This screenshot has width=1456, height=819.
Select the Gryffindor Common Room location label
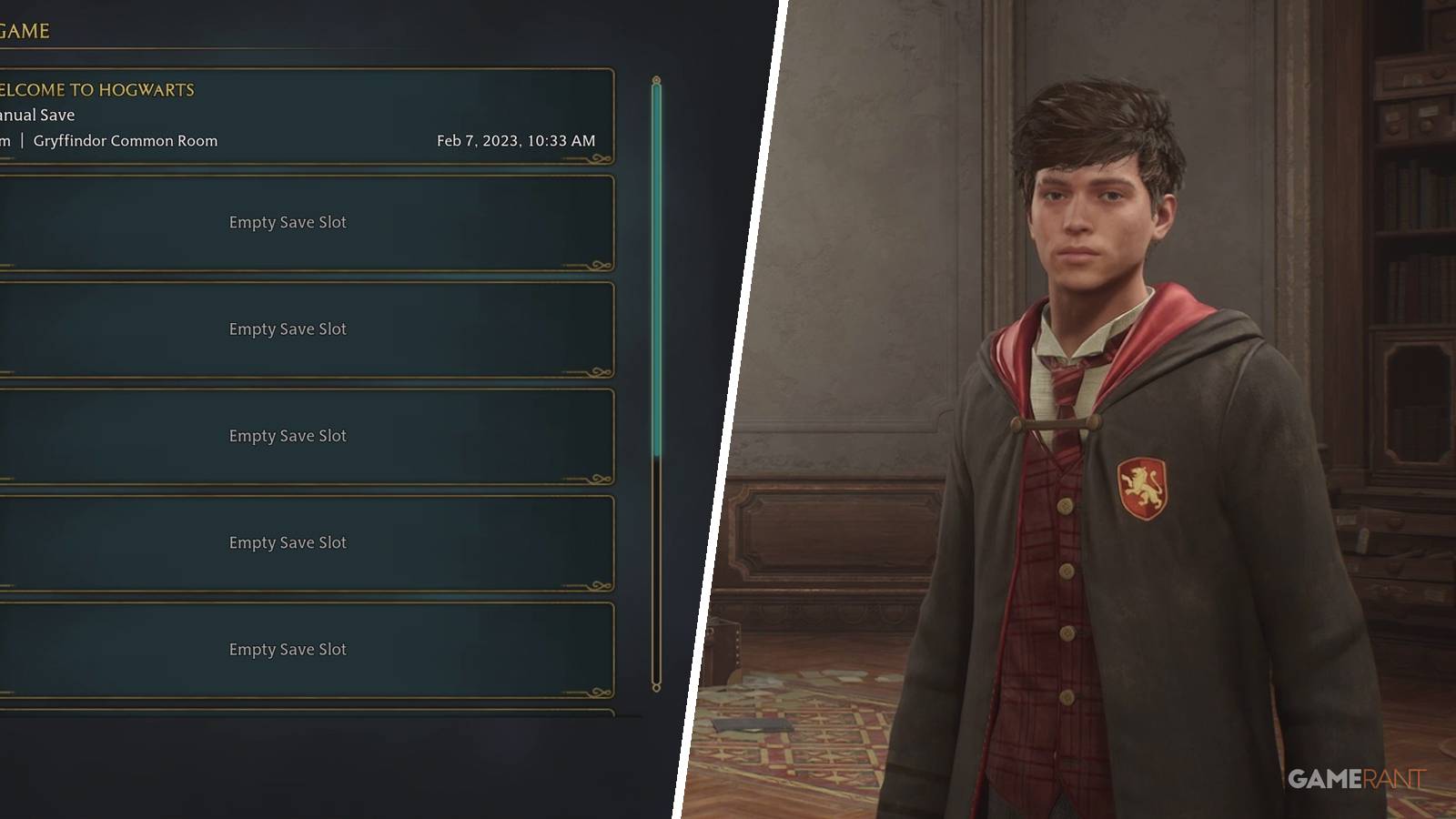pos(125,141)
